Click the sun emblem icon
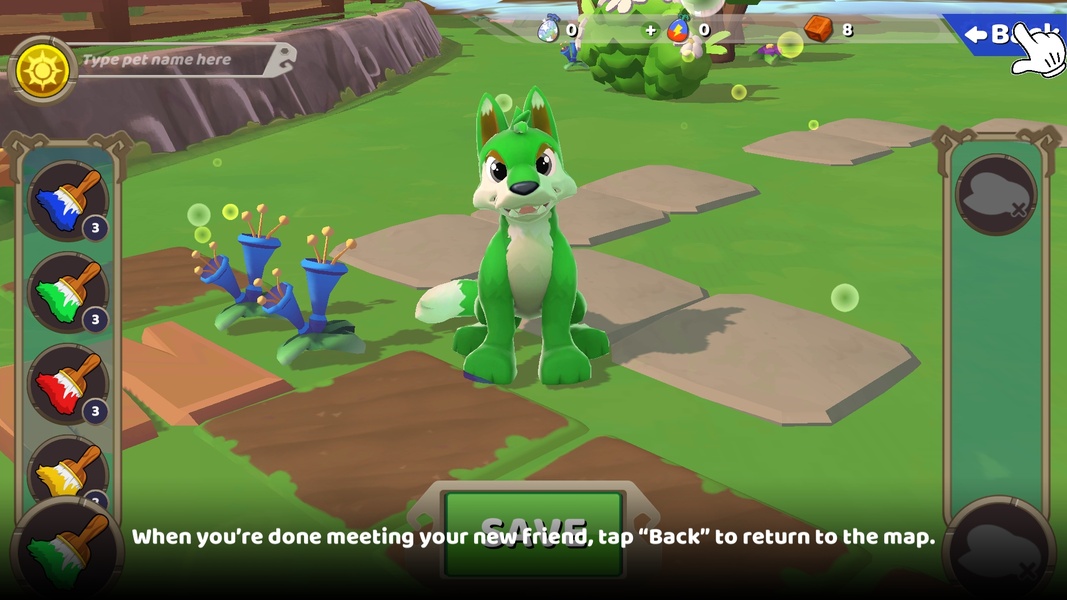This screenshot has height=600, width=1067. [x=43, y=70]
